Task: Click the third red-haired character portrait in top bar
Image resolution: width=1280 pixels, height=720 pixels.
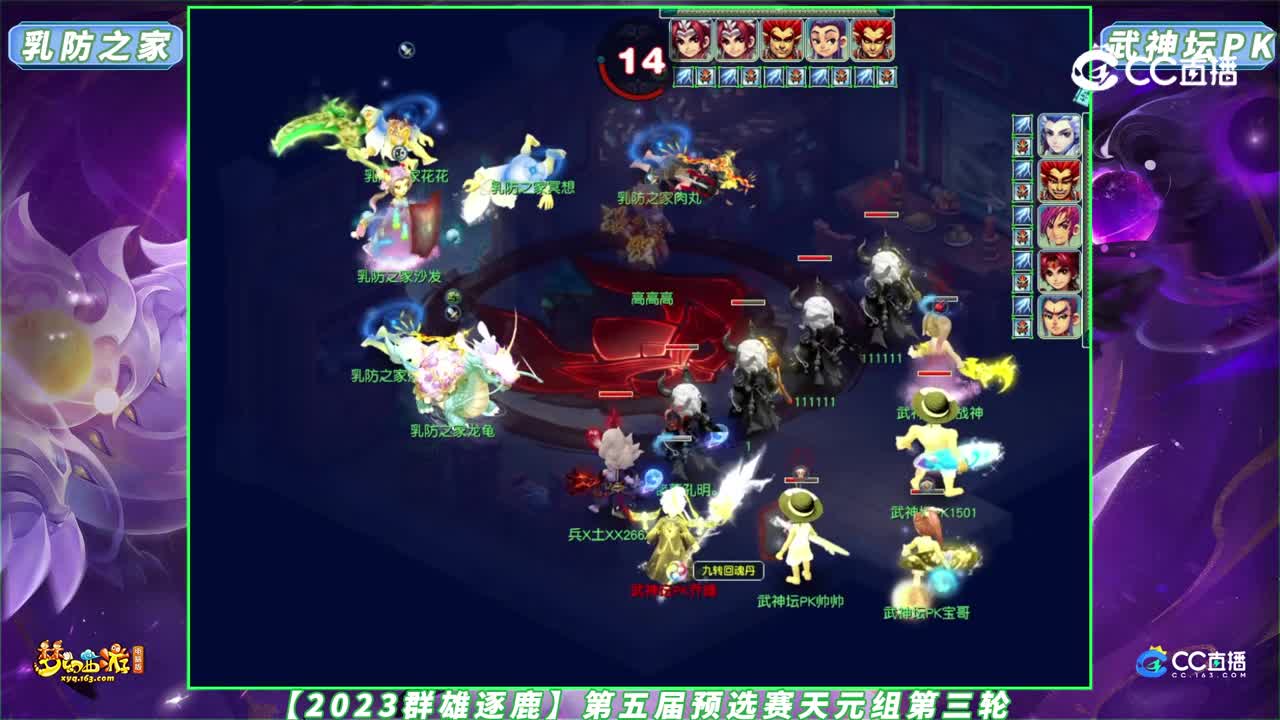Action: point(780,40)
